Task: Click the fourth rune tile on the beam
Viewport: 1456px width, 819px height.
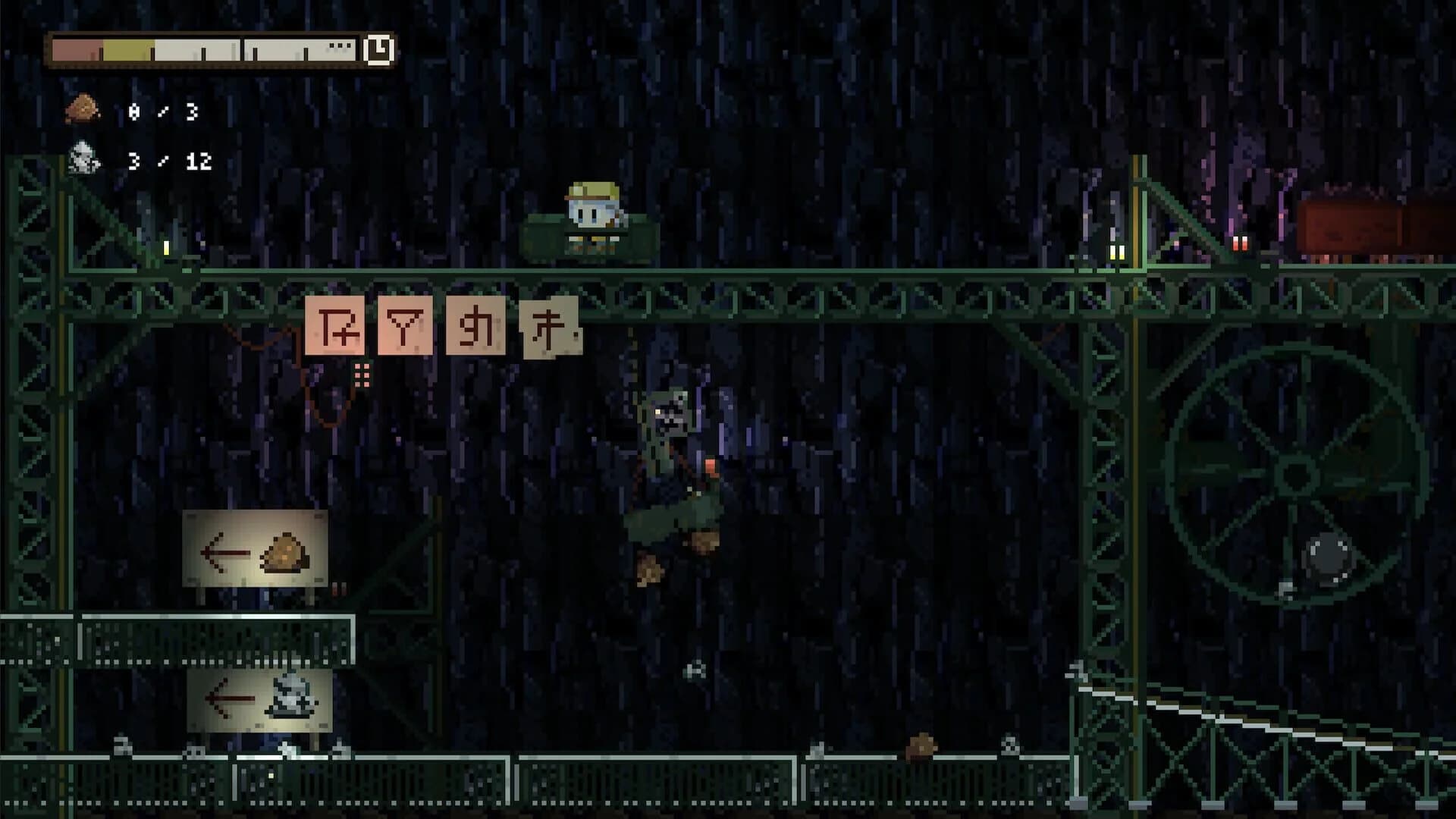Action: 549,328
